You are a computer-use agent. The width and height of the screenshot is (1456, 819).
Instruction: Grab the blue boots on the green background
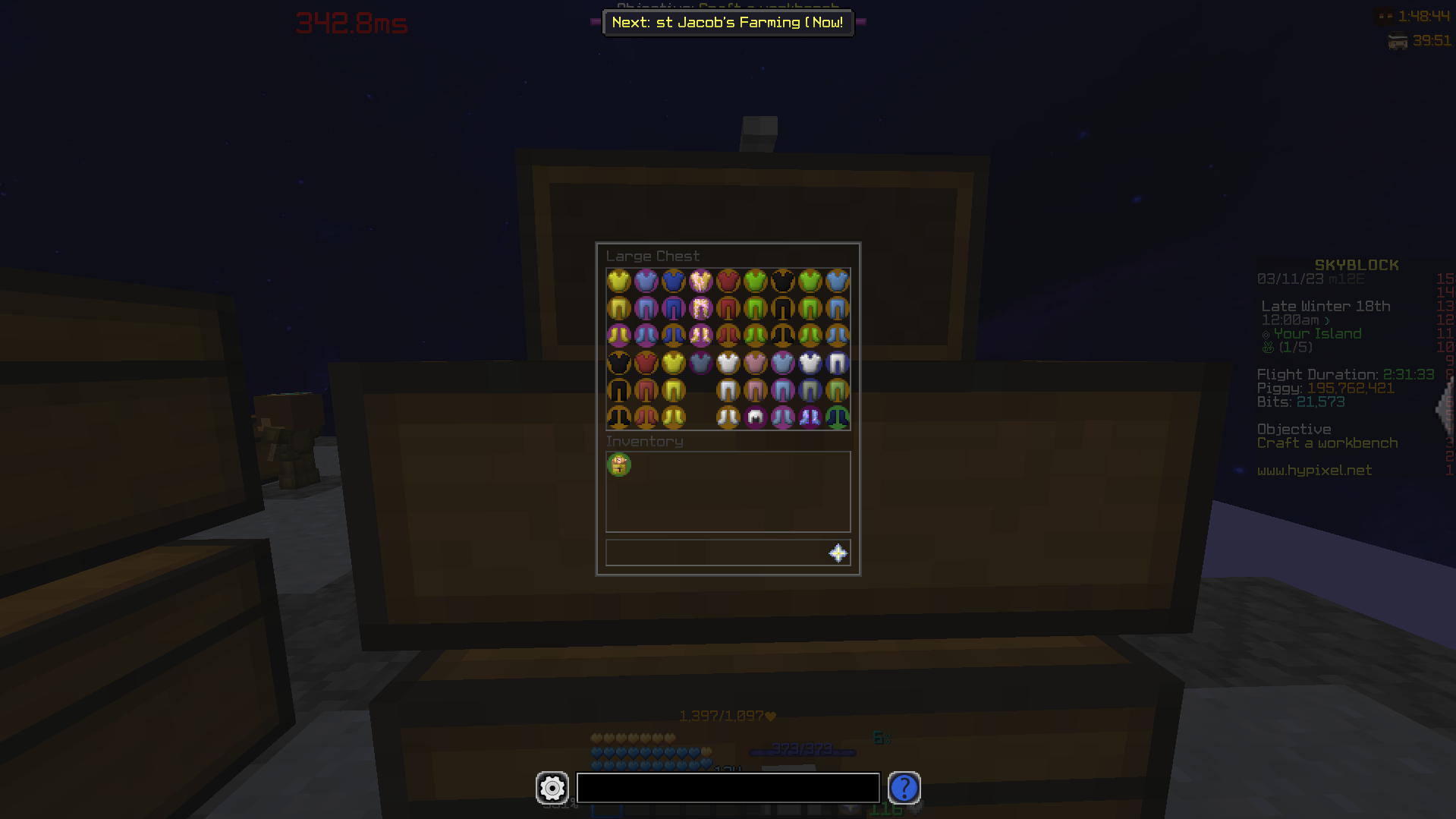[837, 417]
